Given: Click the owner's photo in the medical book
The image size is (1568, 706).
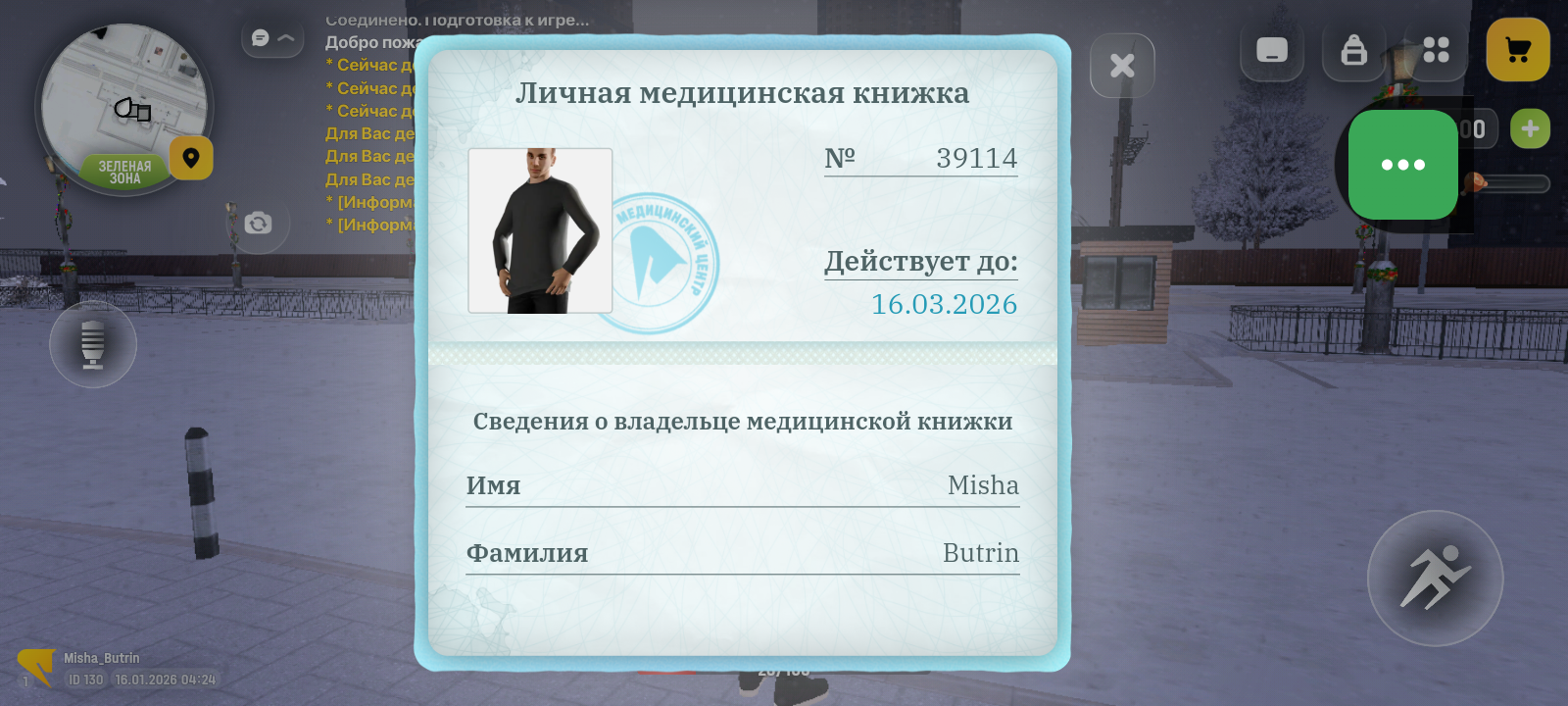Looking at the screenshot, I should click(540, 230).
